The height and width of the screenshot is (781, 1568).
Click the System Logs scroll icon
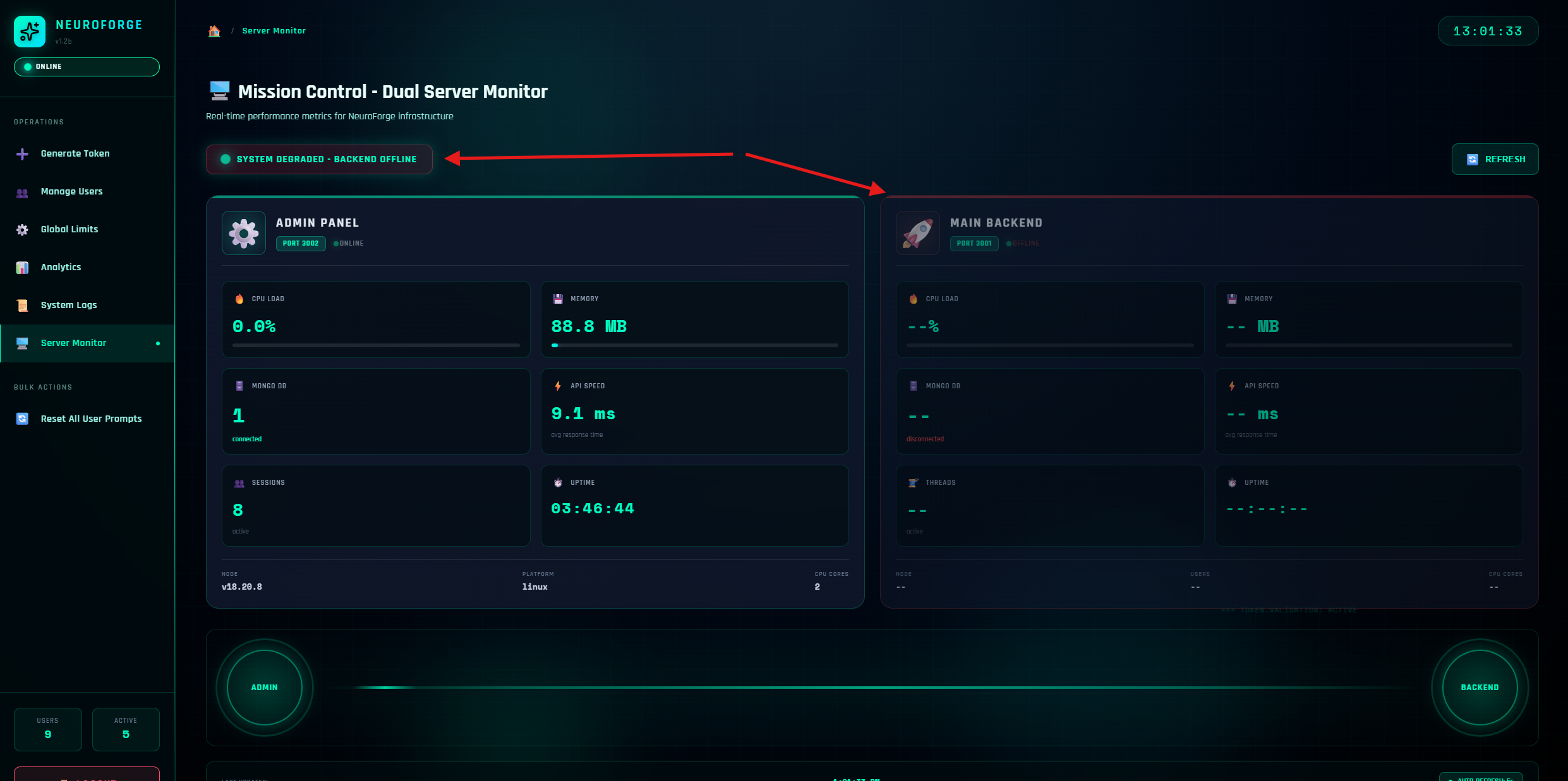click(x=21, y=306)
